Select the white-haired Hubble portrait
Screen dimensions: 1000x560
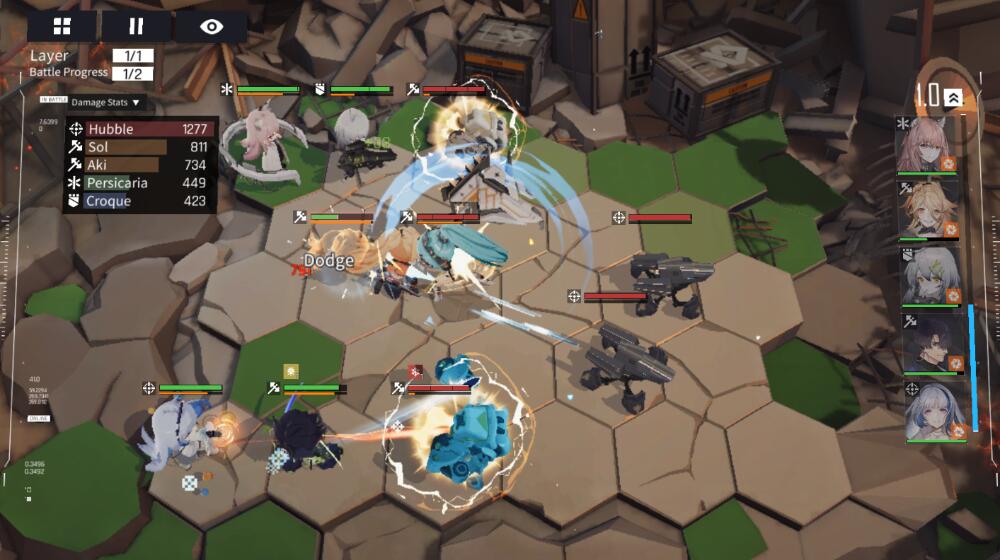pos(927,411)
